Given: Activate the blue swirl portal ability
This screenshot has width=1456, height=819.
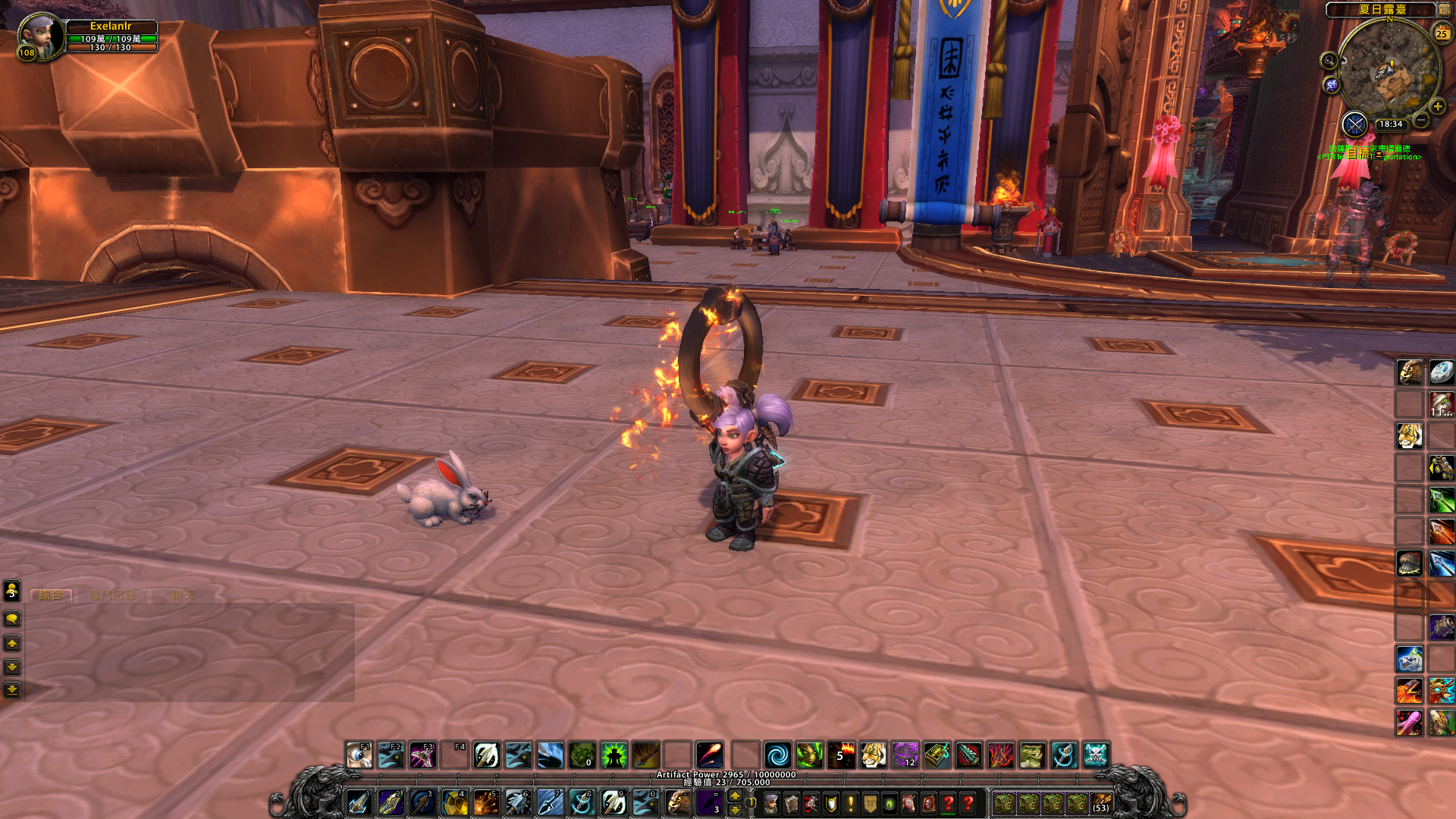Looking at the screenshot, I should (777, 755).
